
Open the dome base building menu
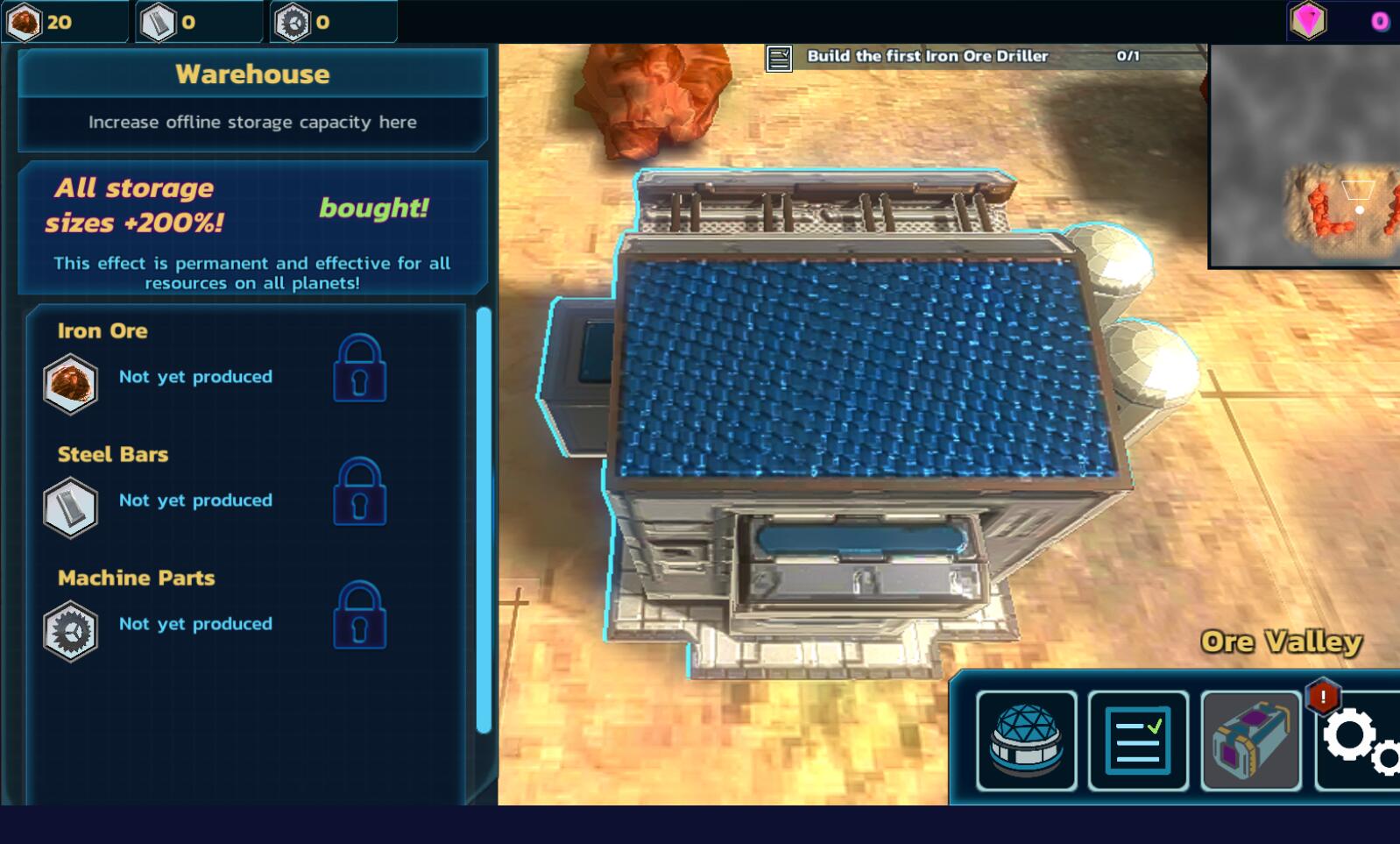1026,741
